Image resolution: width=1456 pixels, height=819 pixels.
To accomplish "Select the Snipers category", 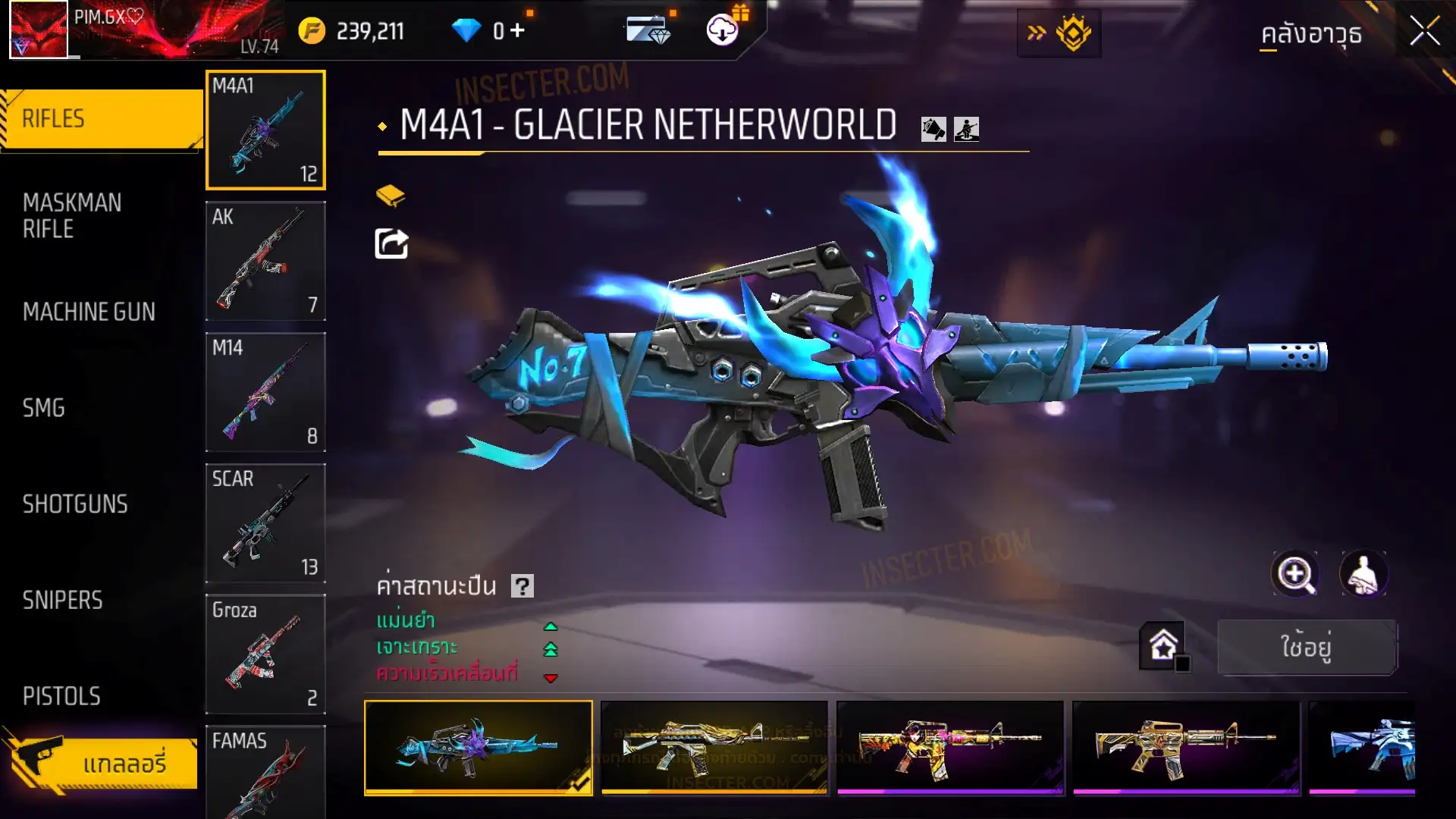I will pos(62,601).
